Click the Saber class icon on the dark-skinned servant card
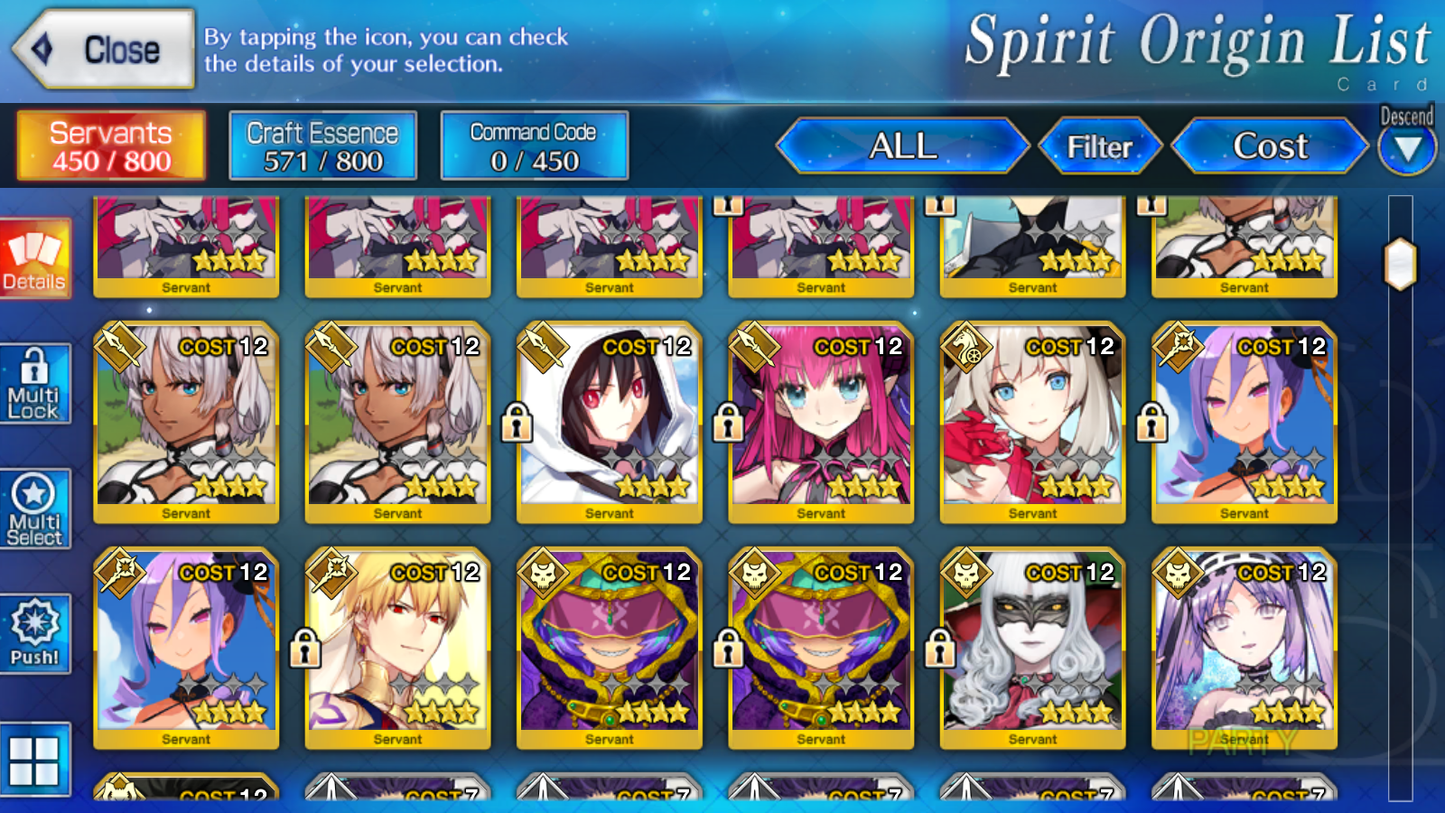 pos(119,347)
